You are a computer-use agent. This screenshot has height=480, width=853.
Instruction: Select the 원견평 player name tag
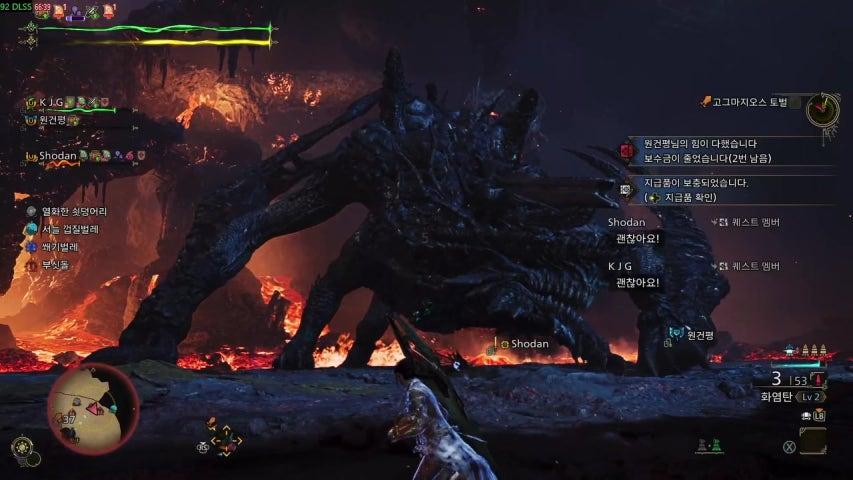(x=698, y=335)
